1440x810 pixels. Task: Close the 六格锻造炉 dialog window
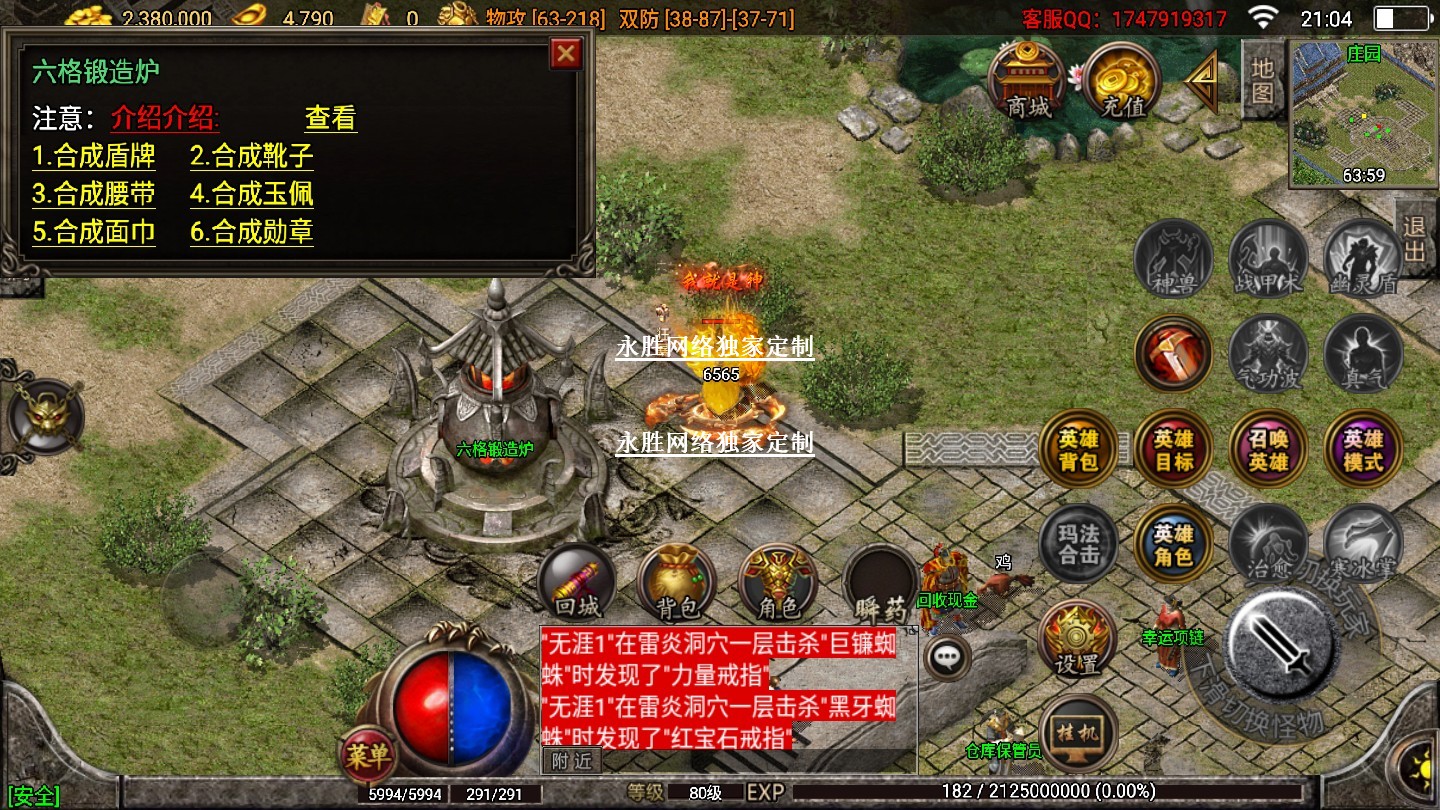566,53
